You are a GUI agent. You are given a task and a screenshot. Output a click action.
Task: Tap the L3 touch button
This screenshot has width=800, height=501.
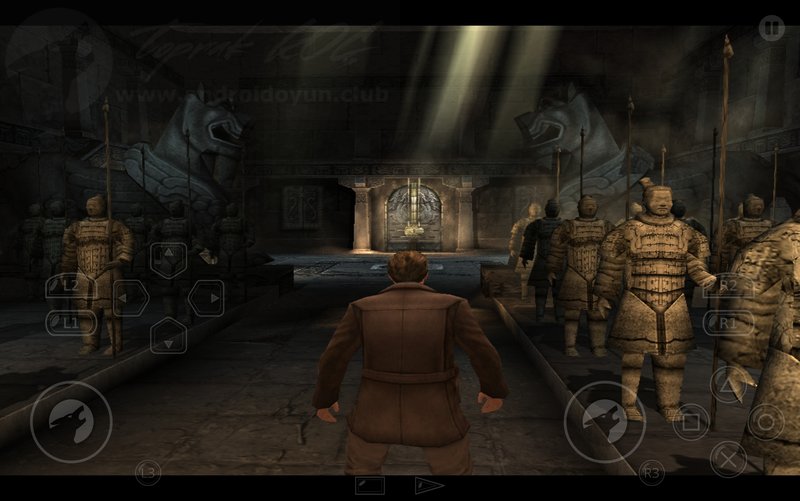click(x=147, y=469)
